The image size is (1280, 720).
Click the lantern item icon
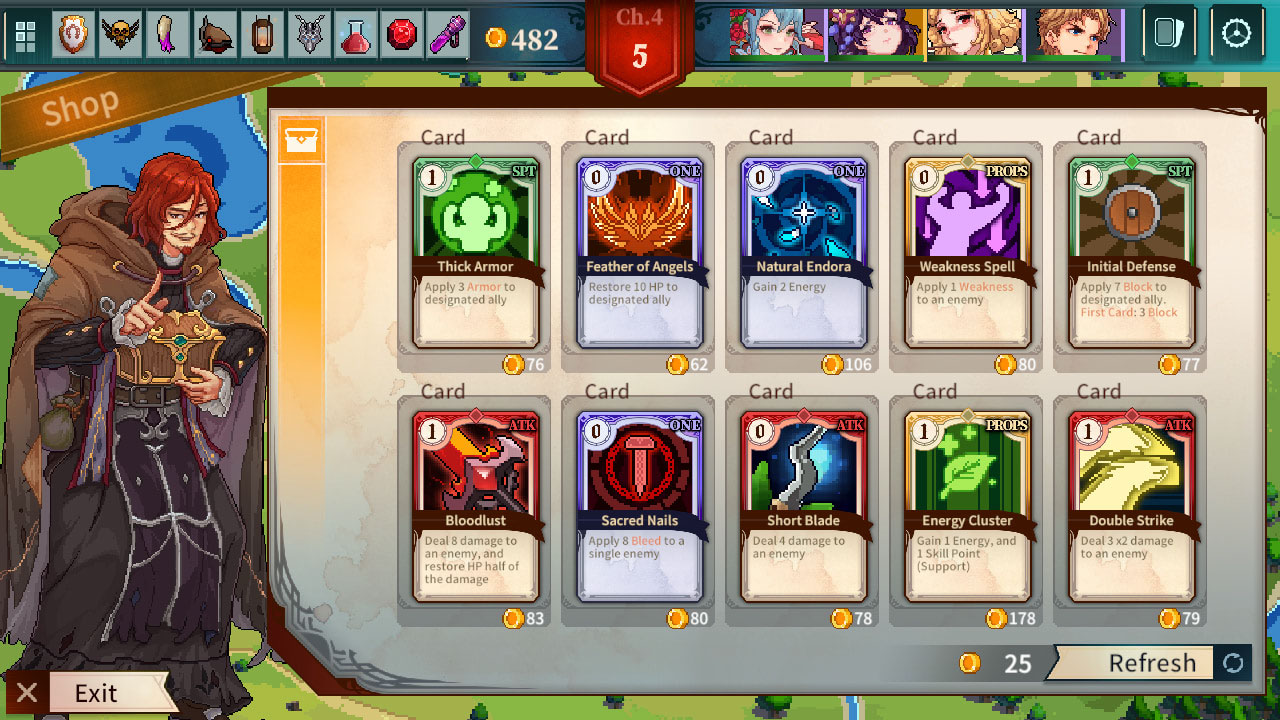(x=262, y=32)
